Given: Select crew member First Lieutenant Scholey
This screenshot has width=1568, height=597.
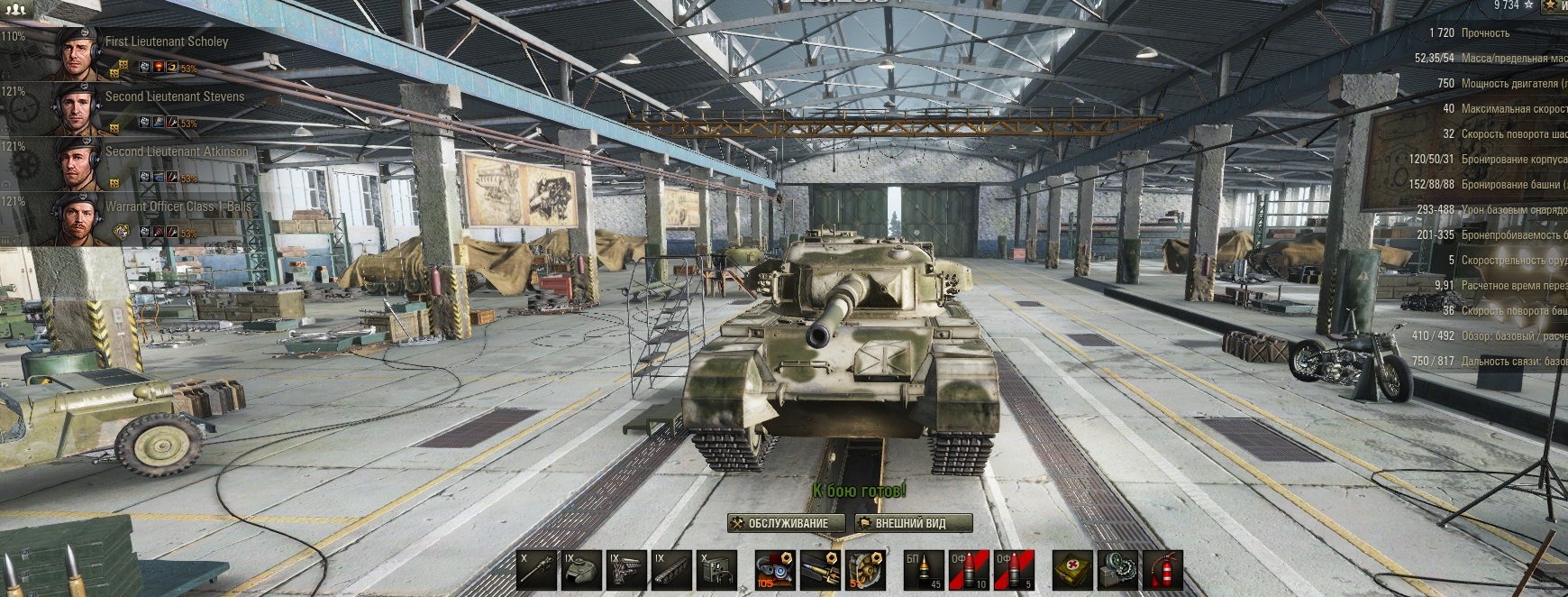Looking at the screenshot, I should [x=167, y=41].
